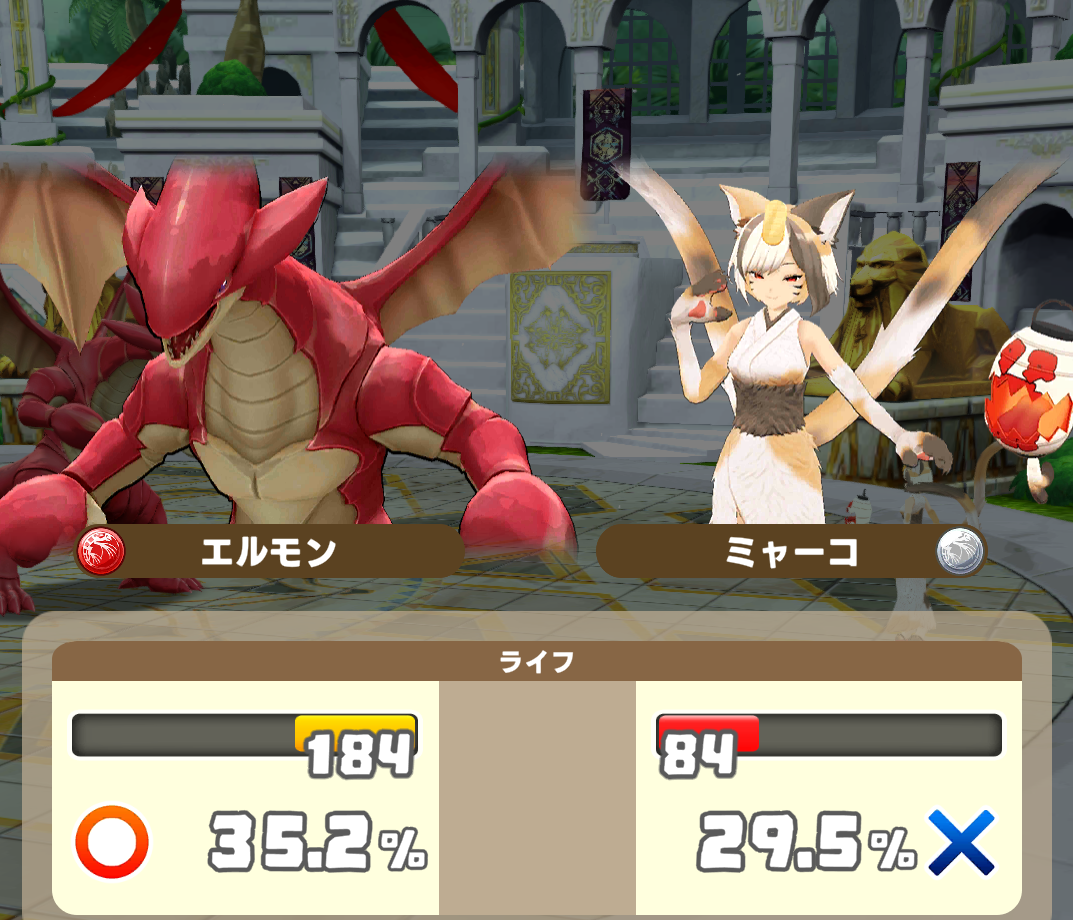Click the red dragon emblem beside エルモン

(101, 552)
